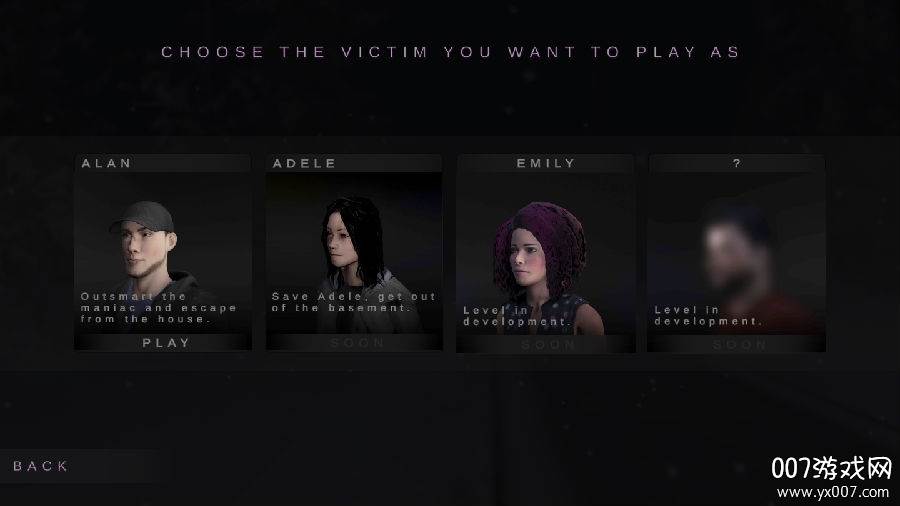The height and width of the screenshot is (506, 900).
Task: Go BACK to the previous menu
Action: click(41, 466)
